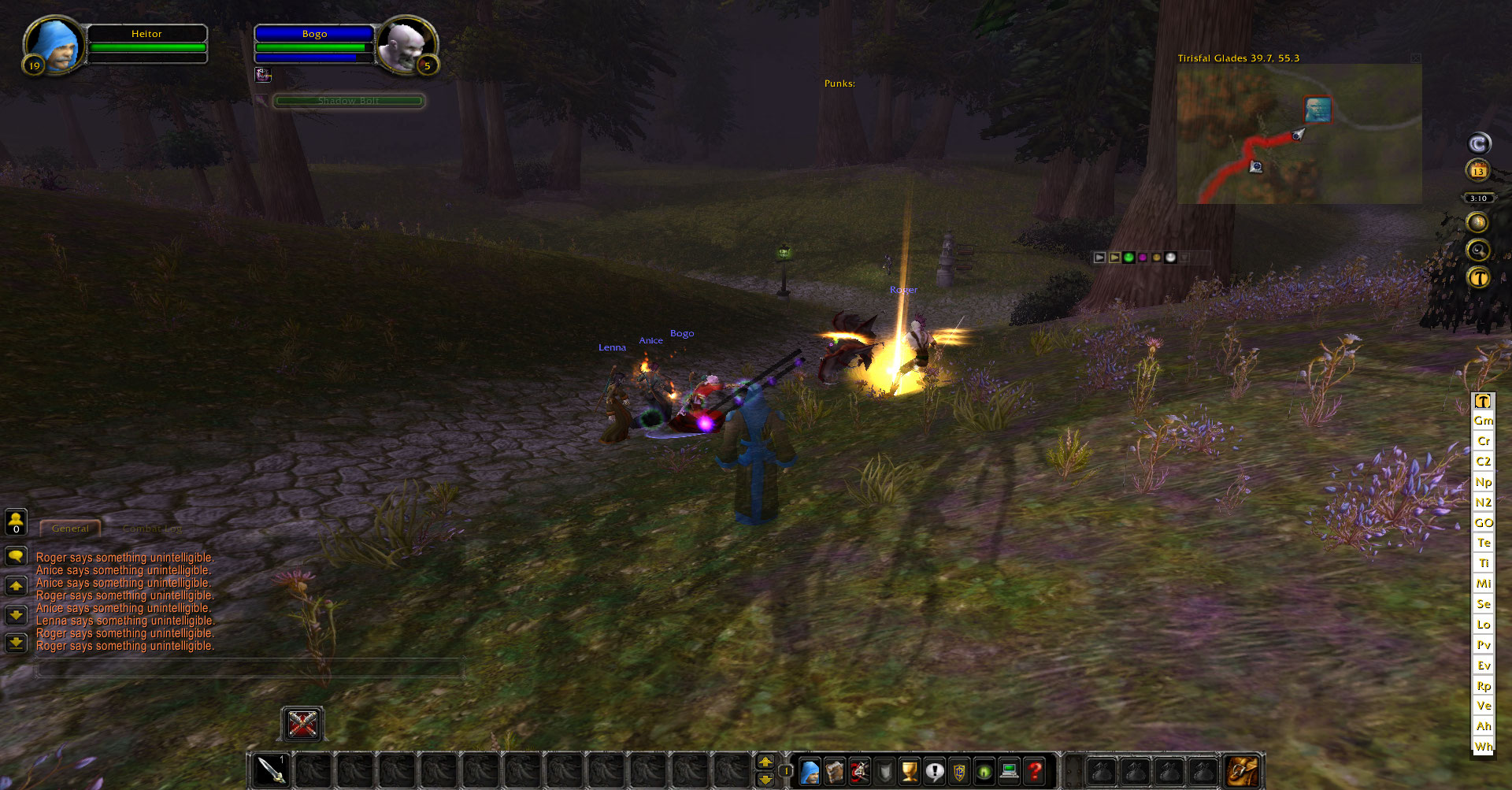Viewport: 1512px width, 790px height.
Task: Step up to the next action bar page
Action: [765, 762]
